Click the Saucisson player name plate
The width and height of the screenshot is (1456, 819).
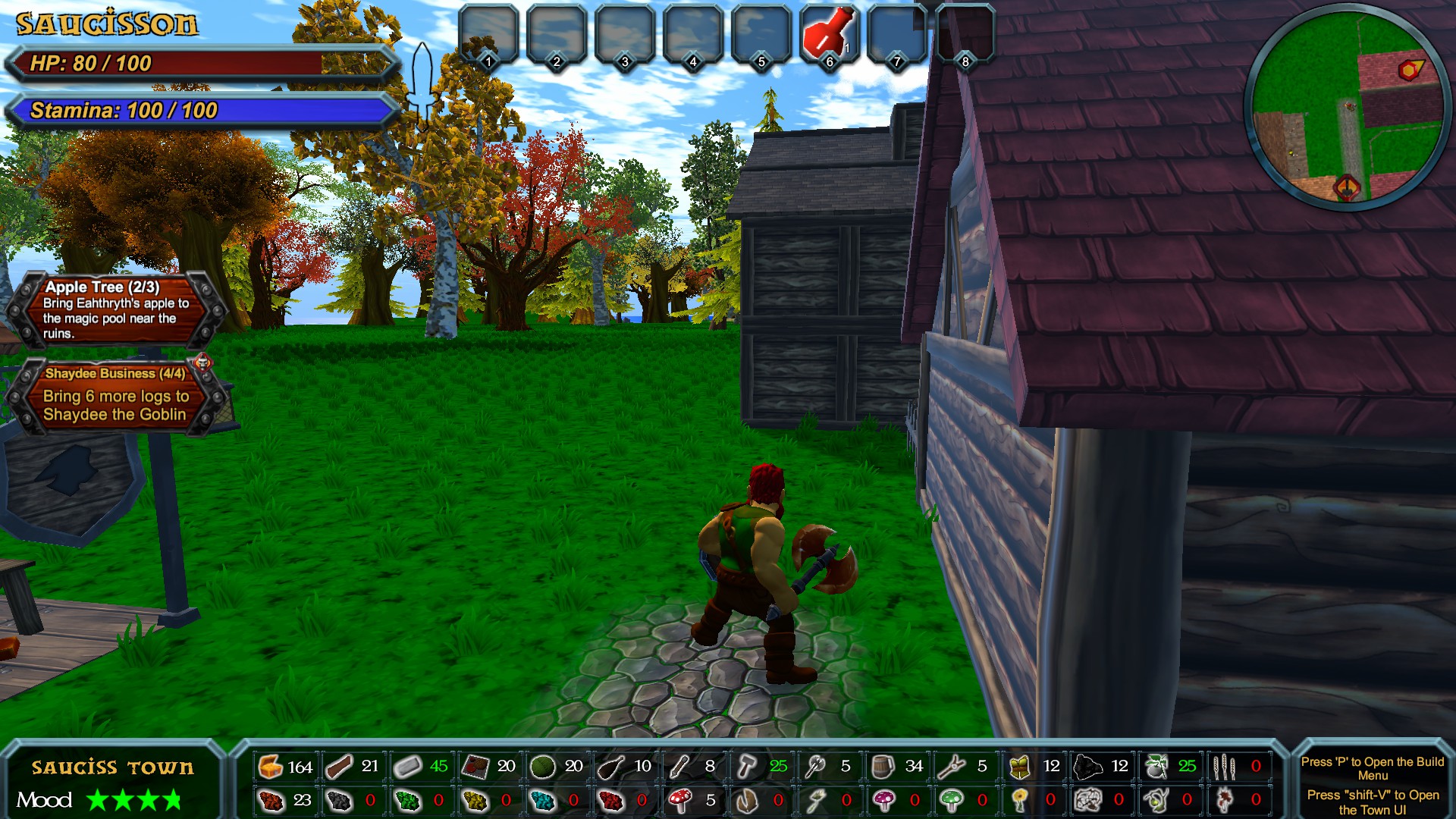point(107,24)
